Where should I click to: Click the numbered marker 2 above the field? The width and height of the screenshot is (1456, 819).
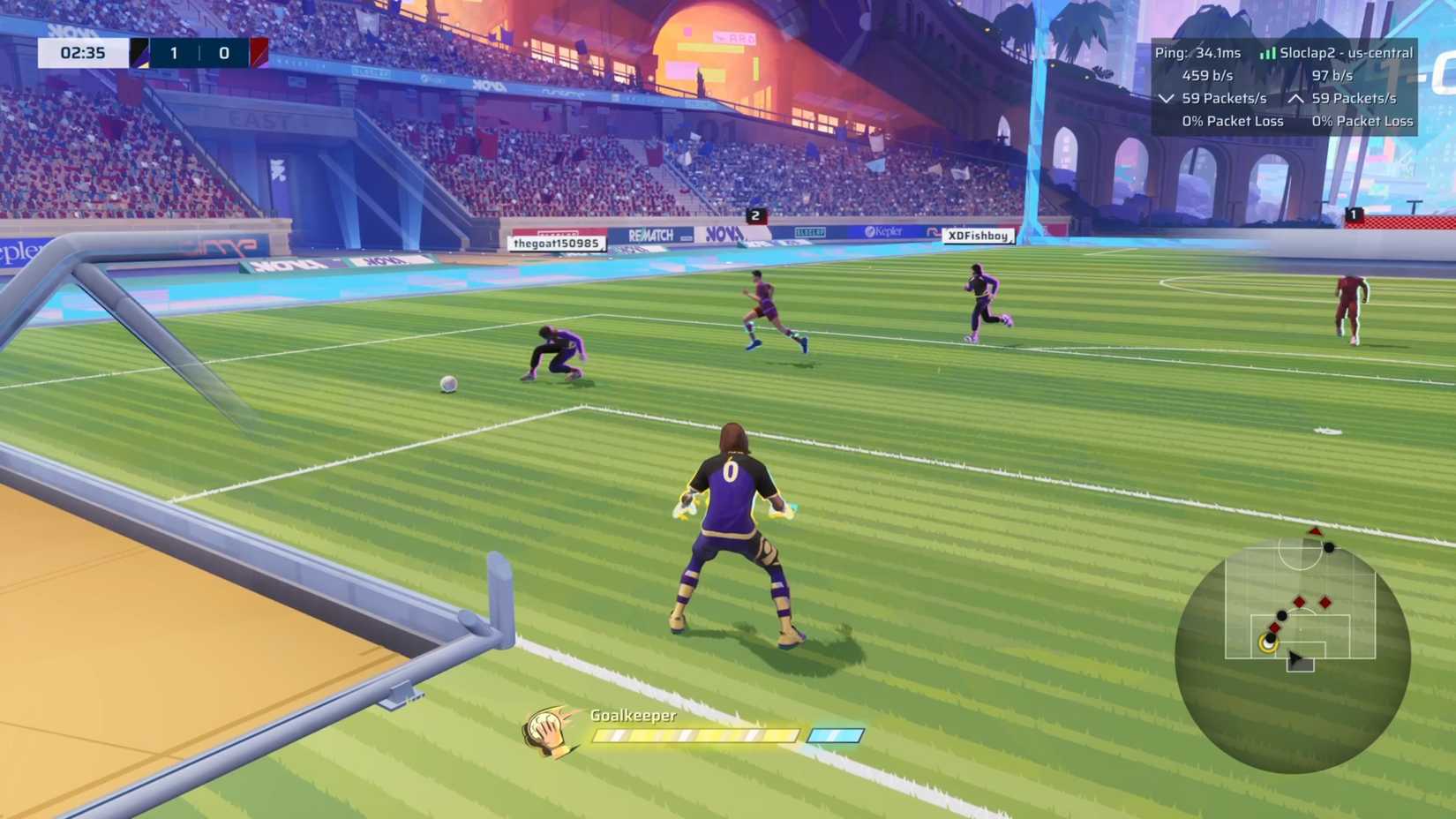(x=756, y=215)
